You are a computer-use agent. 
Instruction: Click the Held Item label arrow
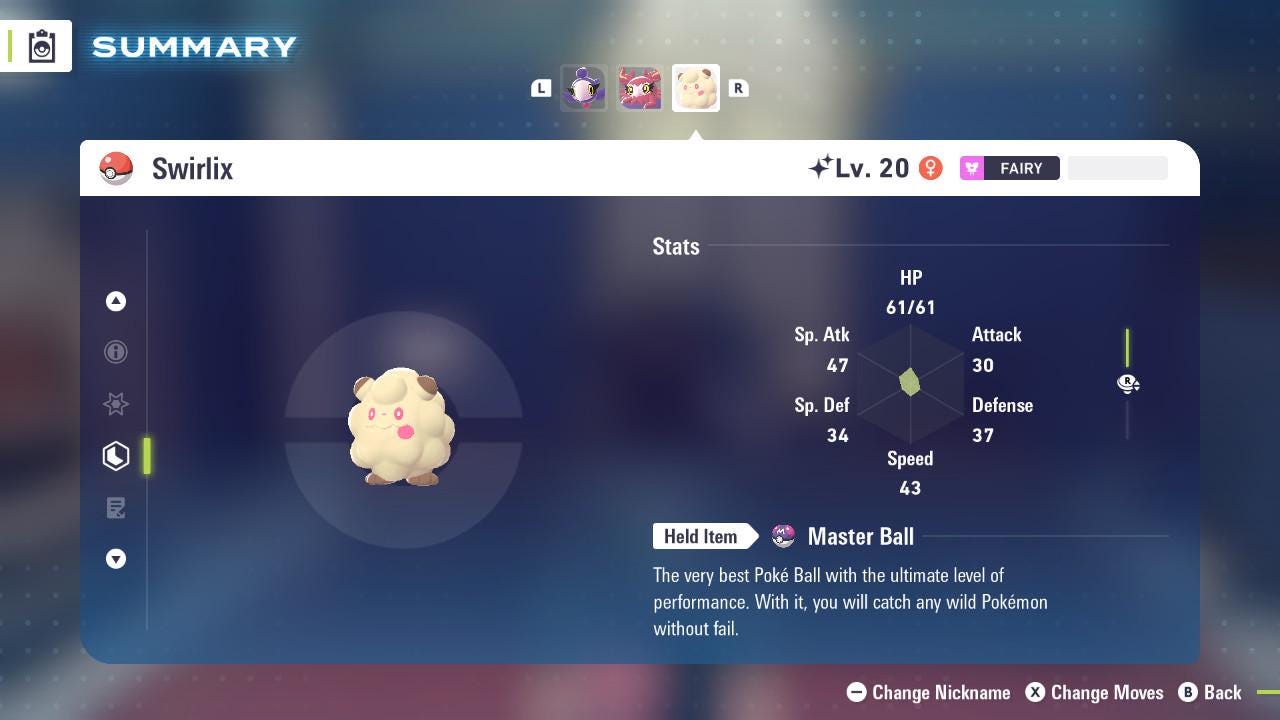(705, 536)
